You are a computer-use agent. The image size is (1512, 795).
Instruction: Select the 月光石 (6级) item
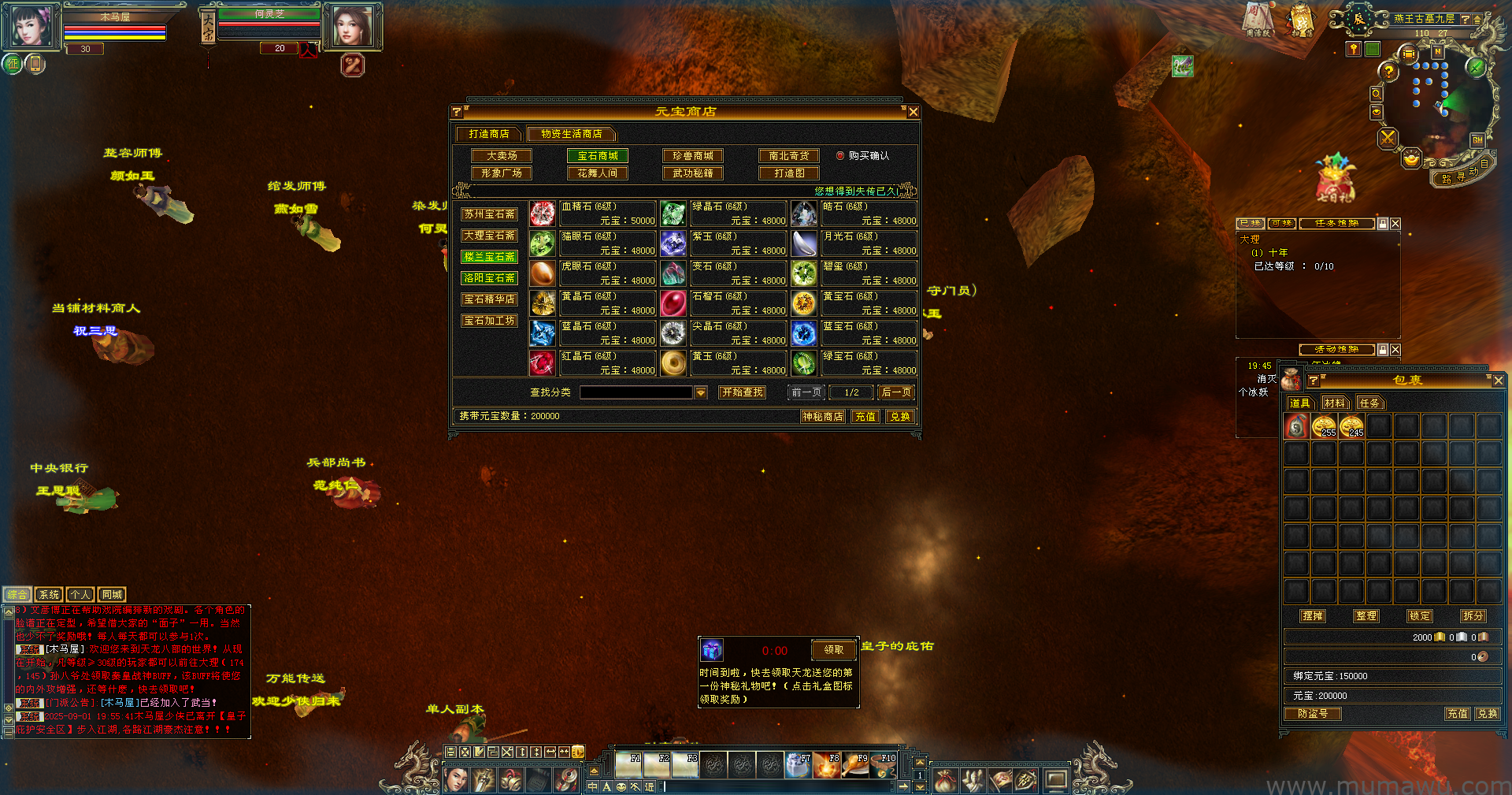[804, 243]
